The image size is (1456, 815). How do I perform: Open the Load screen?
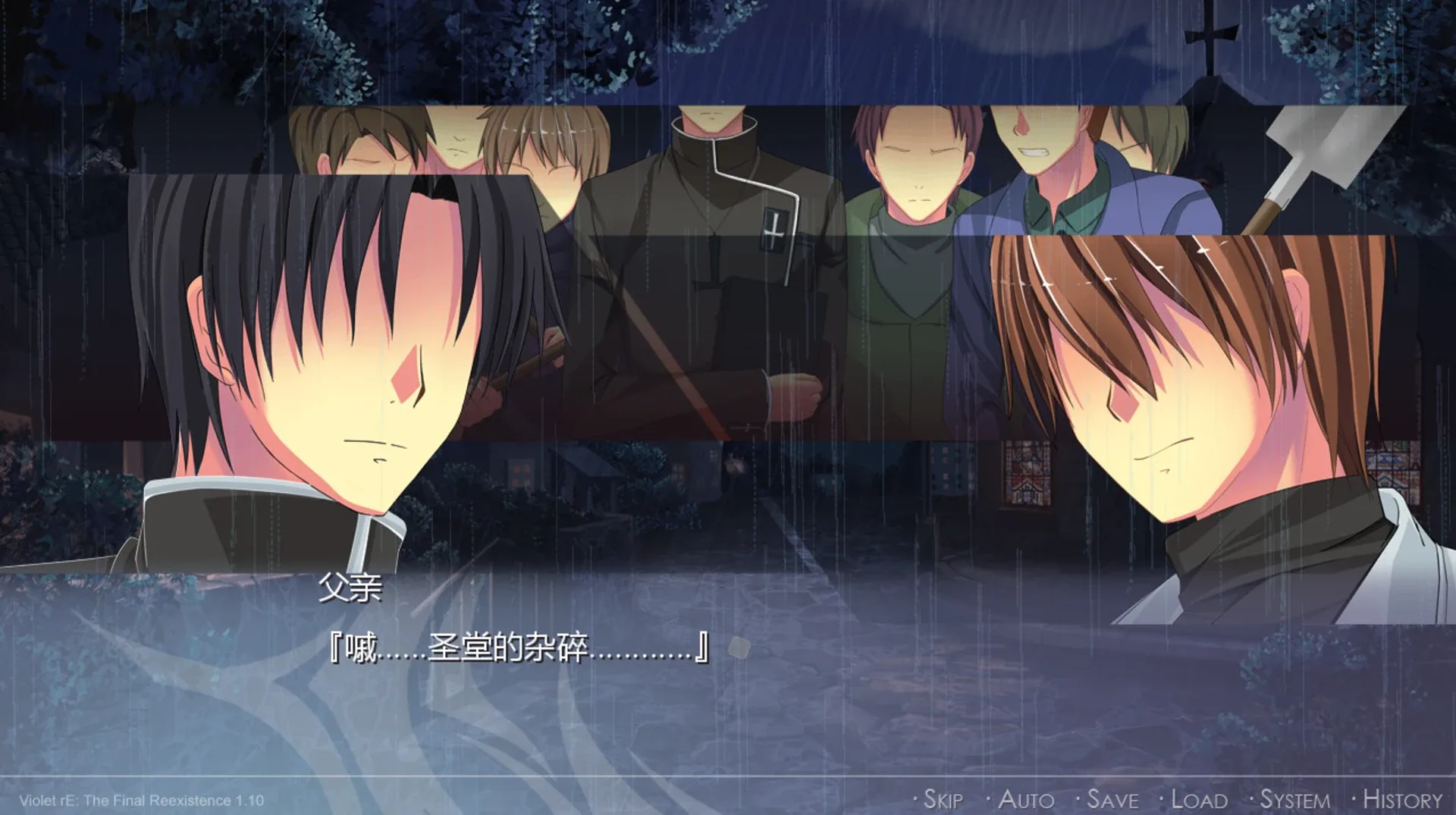(1200, 798)
